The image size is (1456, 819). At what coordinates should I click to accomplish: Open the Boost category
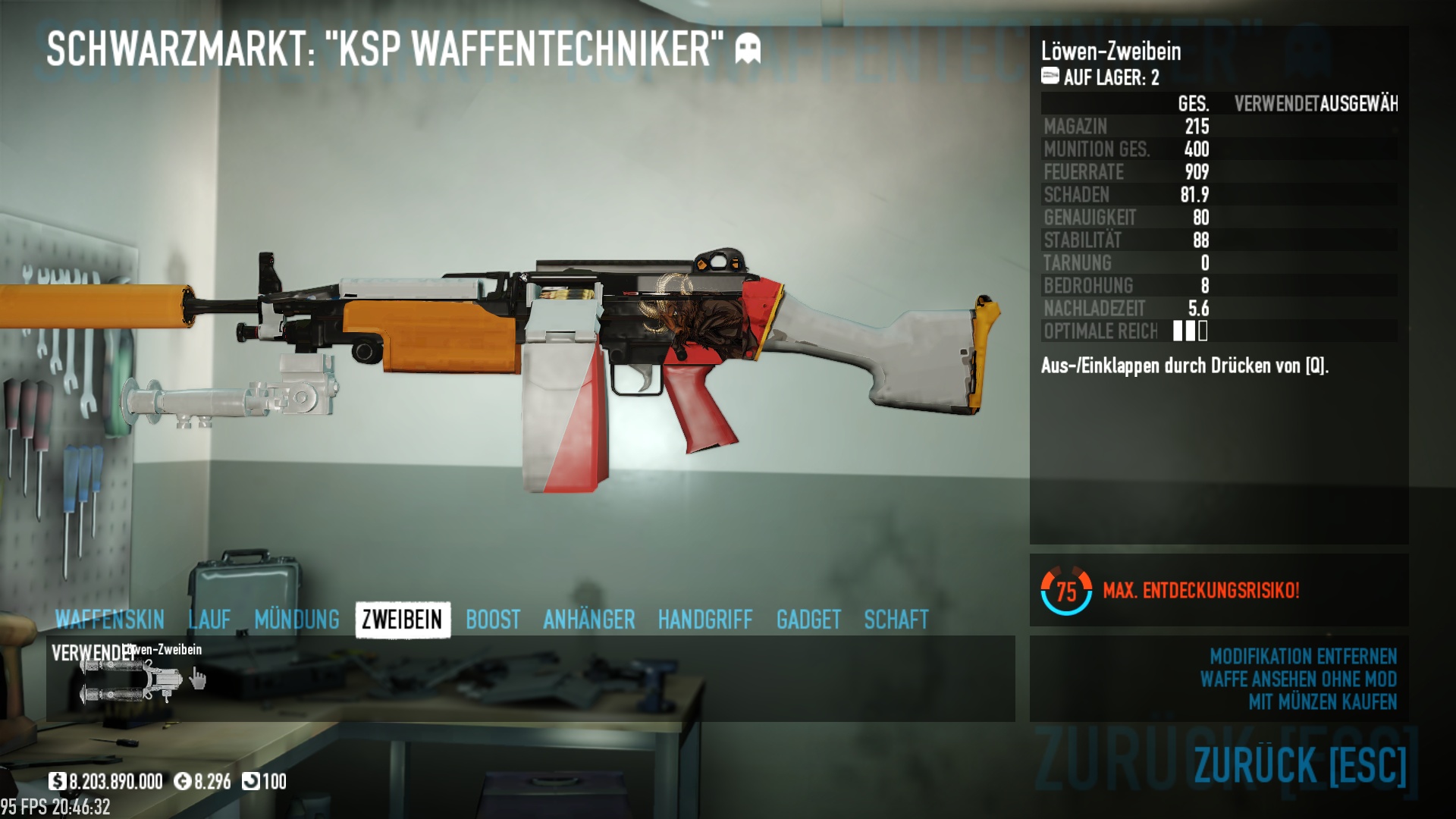pyautogui.click(x=493, y=620)
